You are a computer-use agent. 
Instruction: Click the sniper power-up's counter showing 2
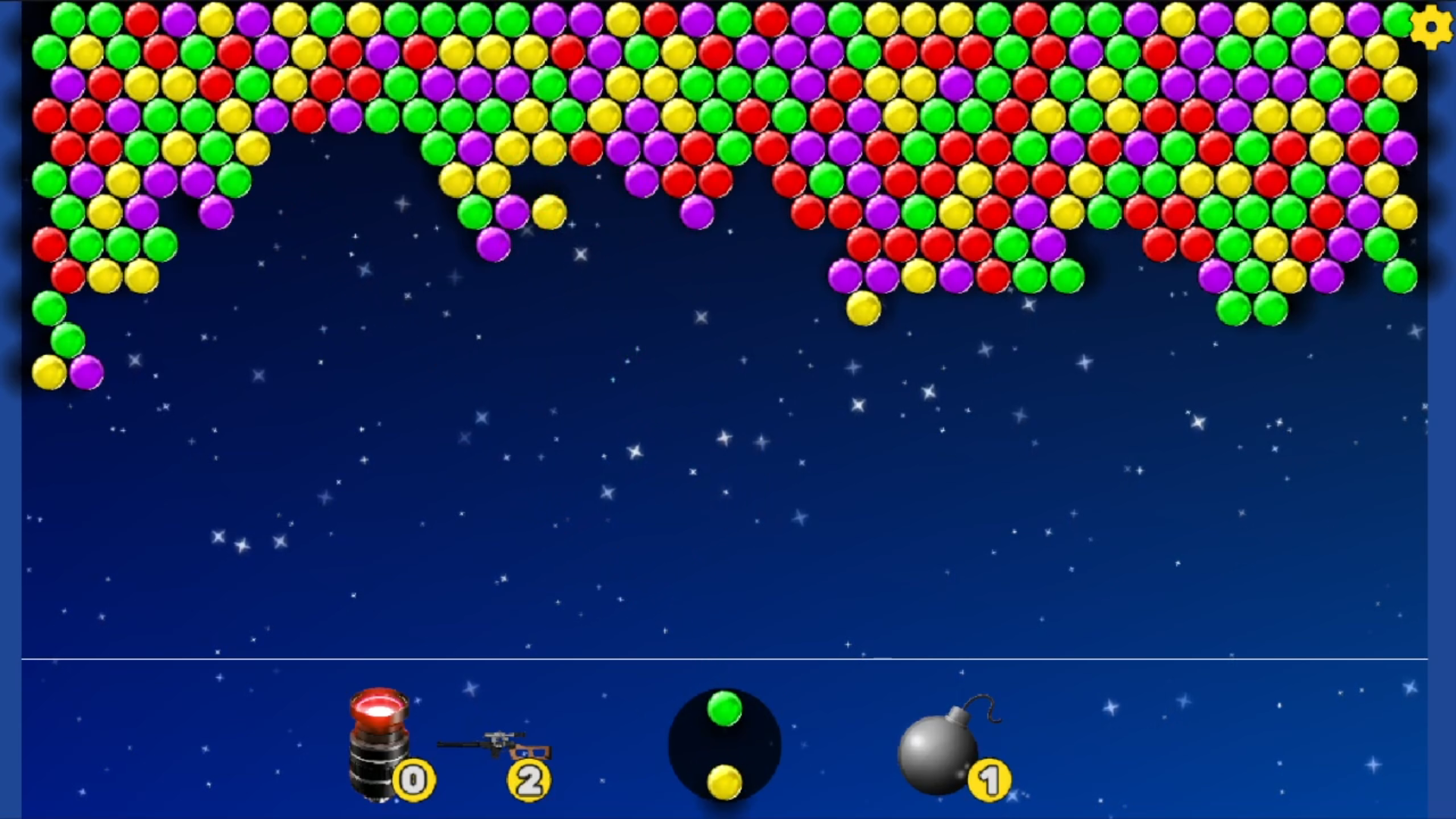point(529,780)
